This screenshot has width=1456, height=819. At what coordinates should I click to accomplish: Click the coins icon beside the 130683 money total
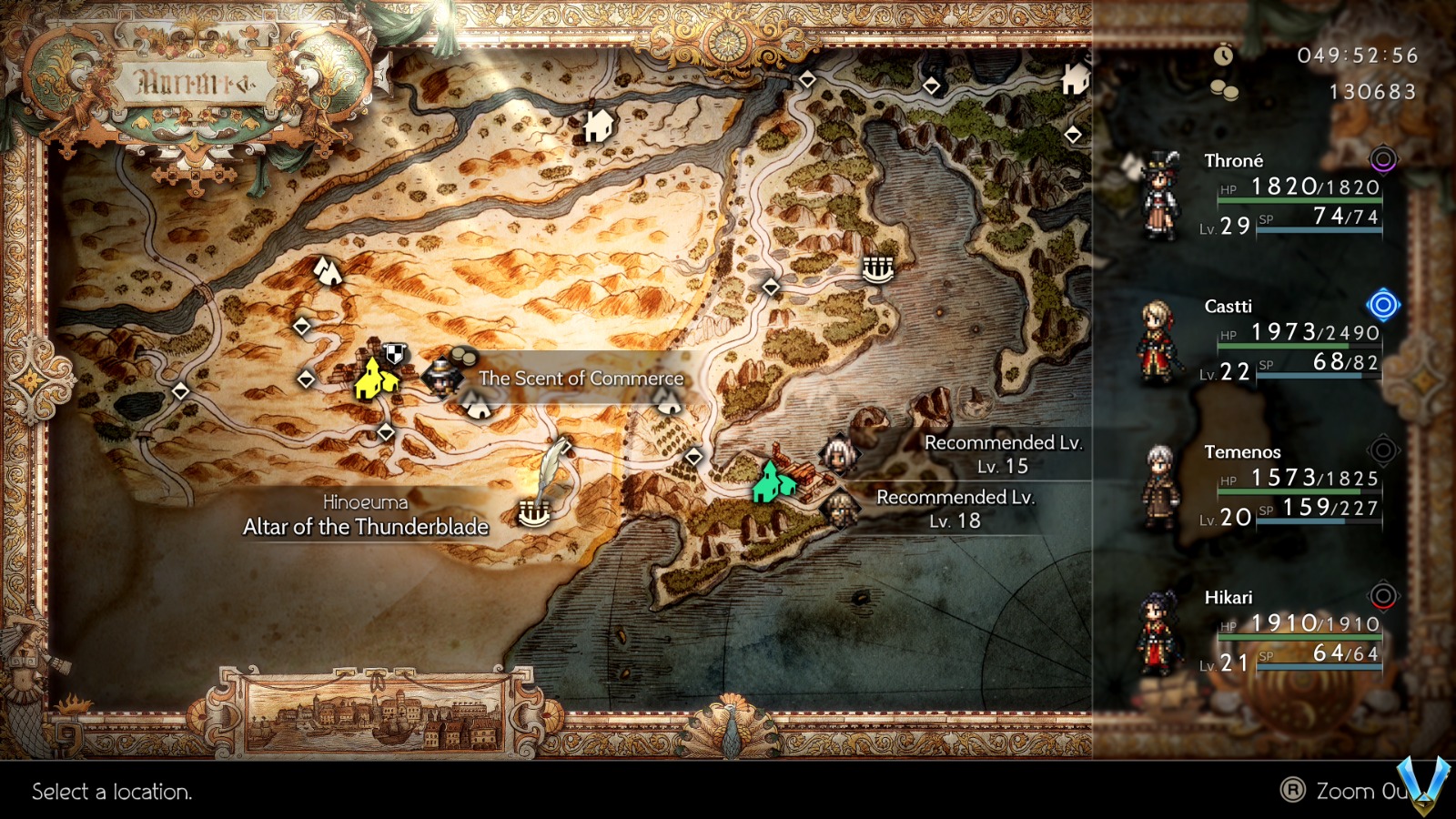[x=1224, y=91]
